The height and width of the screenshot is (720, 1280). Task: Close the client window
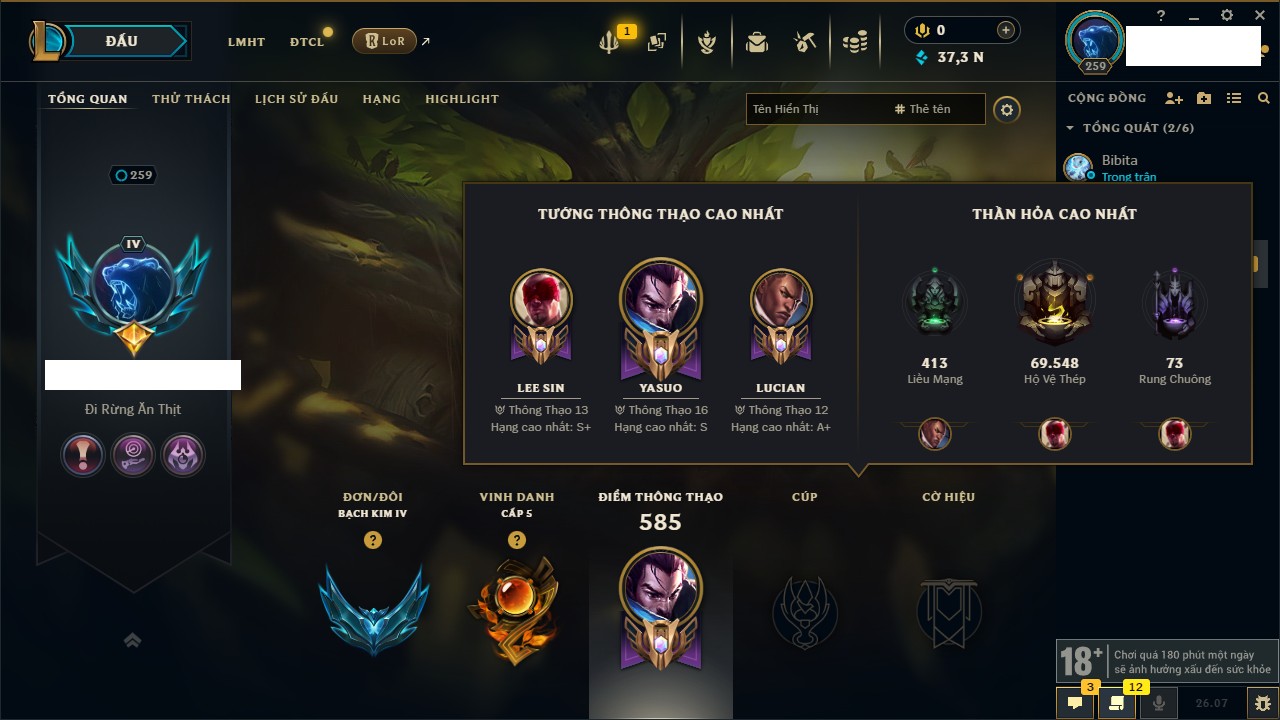click(1258, 15)
